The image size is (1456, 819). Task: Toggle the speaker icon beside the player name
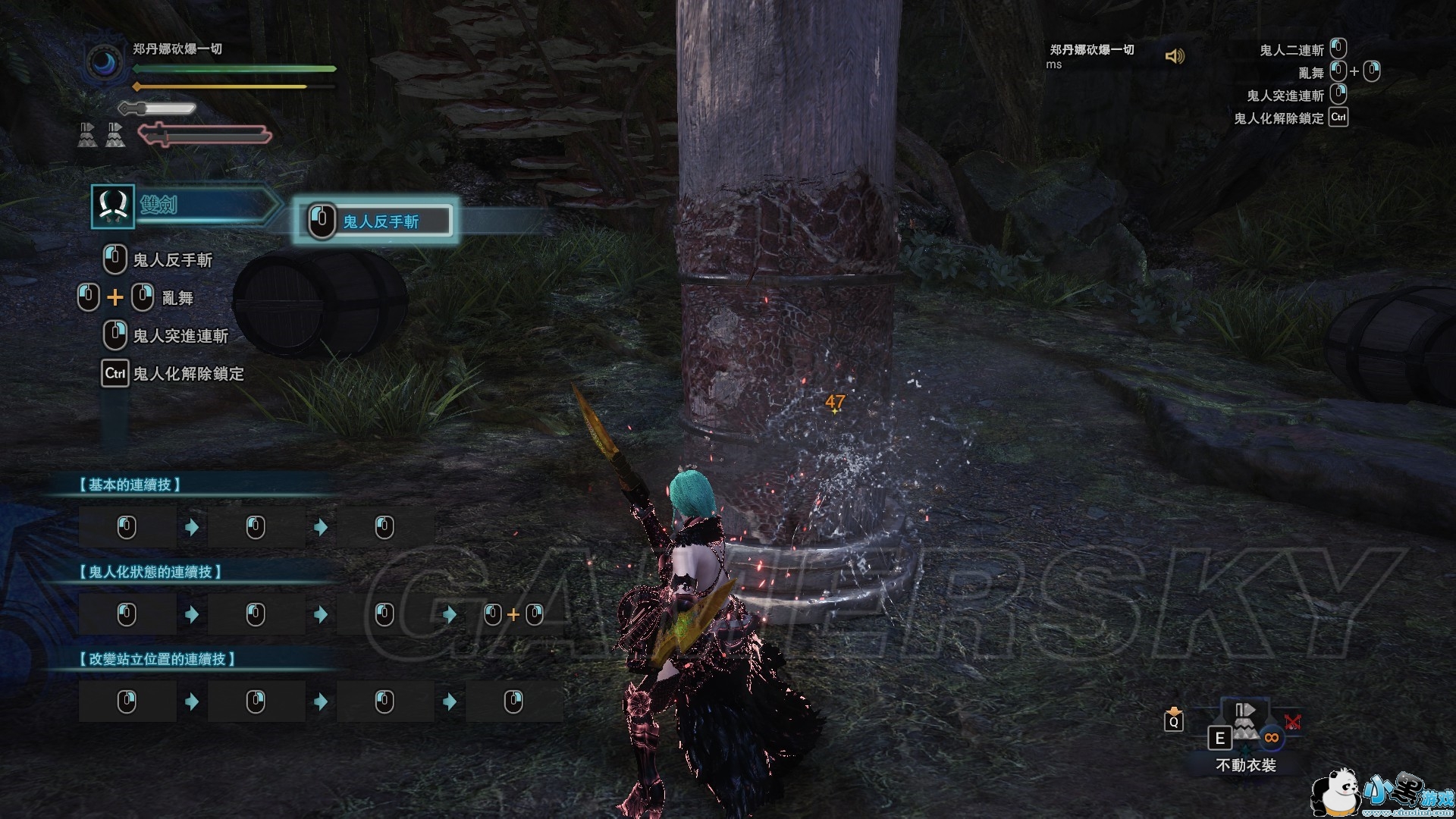click(x=1175, y=56)
